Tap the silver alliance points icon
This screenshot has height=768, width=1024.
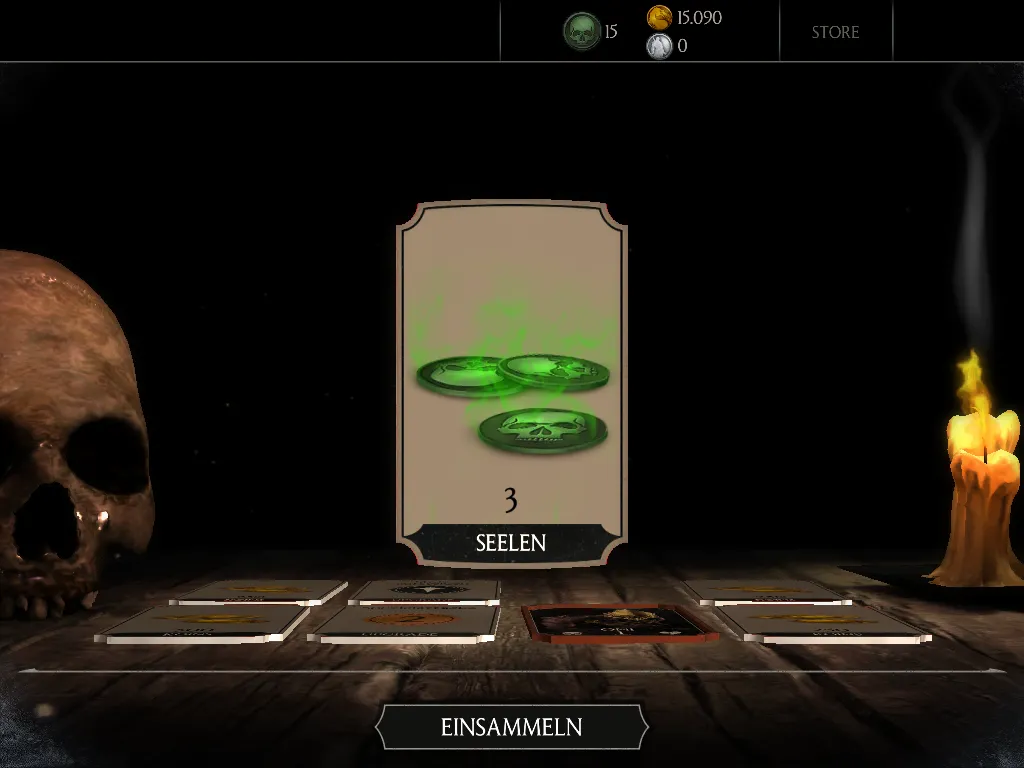tap(659, 46)
